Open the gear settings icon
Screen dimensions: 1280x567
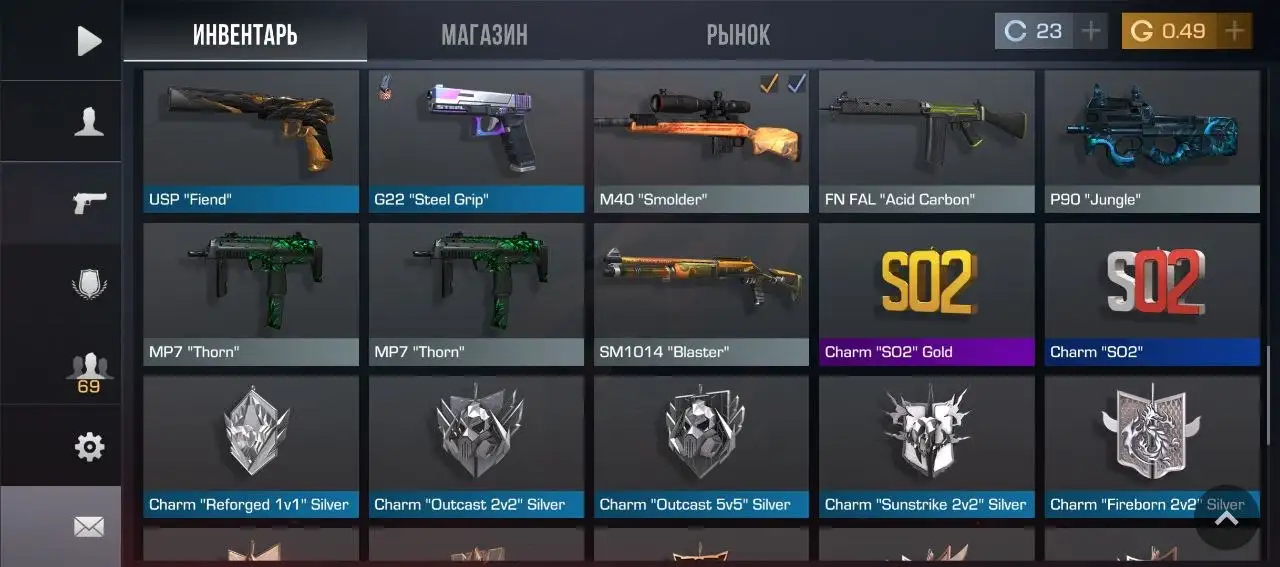coord(89,447)
